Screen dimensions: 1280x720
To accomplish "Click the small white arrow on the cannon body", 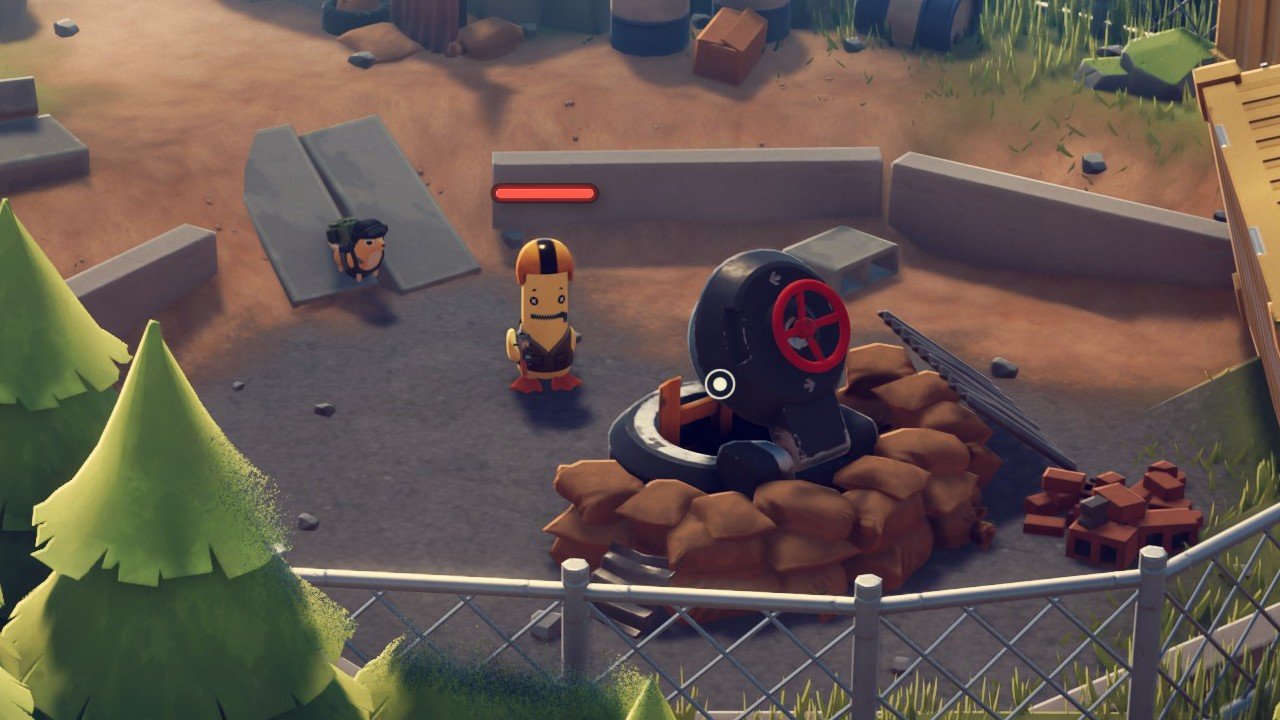I will pos(773,277).
